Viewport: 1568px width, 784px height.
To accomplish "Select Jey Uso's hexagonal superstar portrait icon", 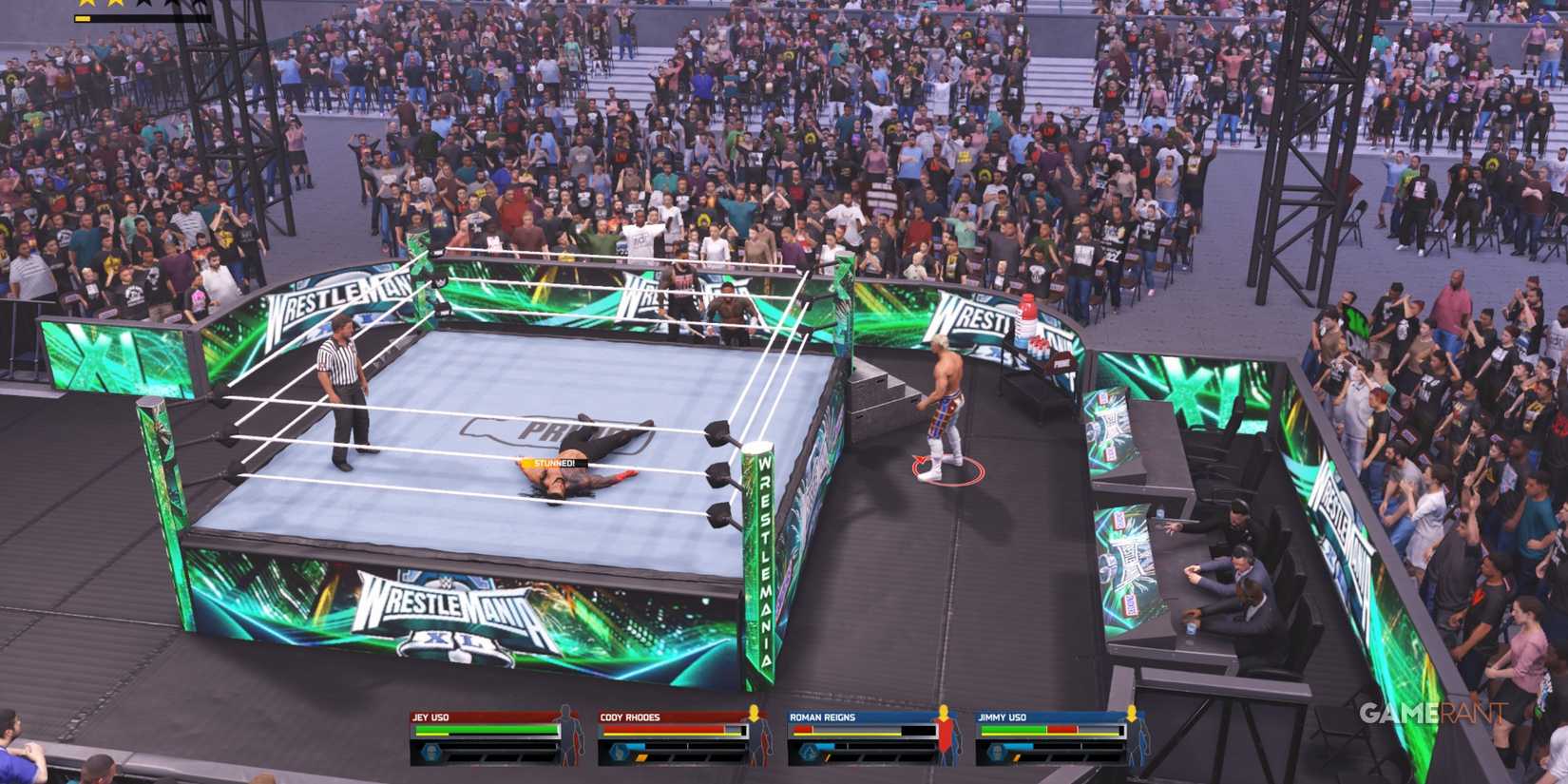I will pyautogui.click(x=430, y=751).
